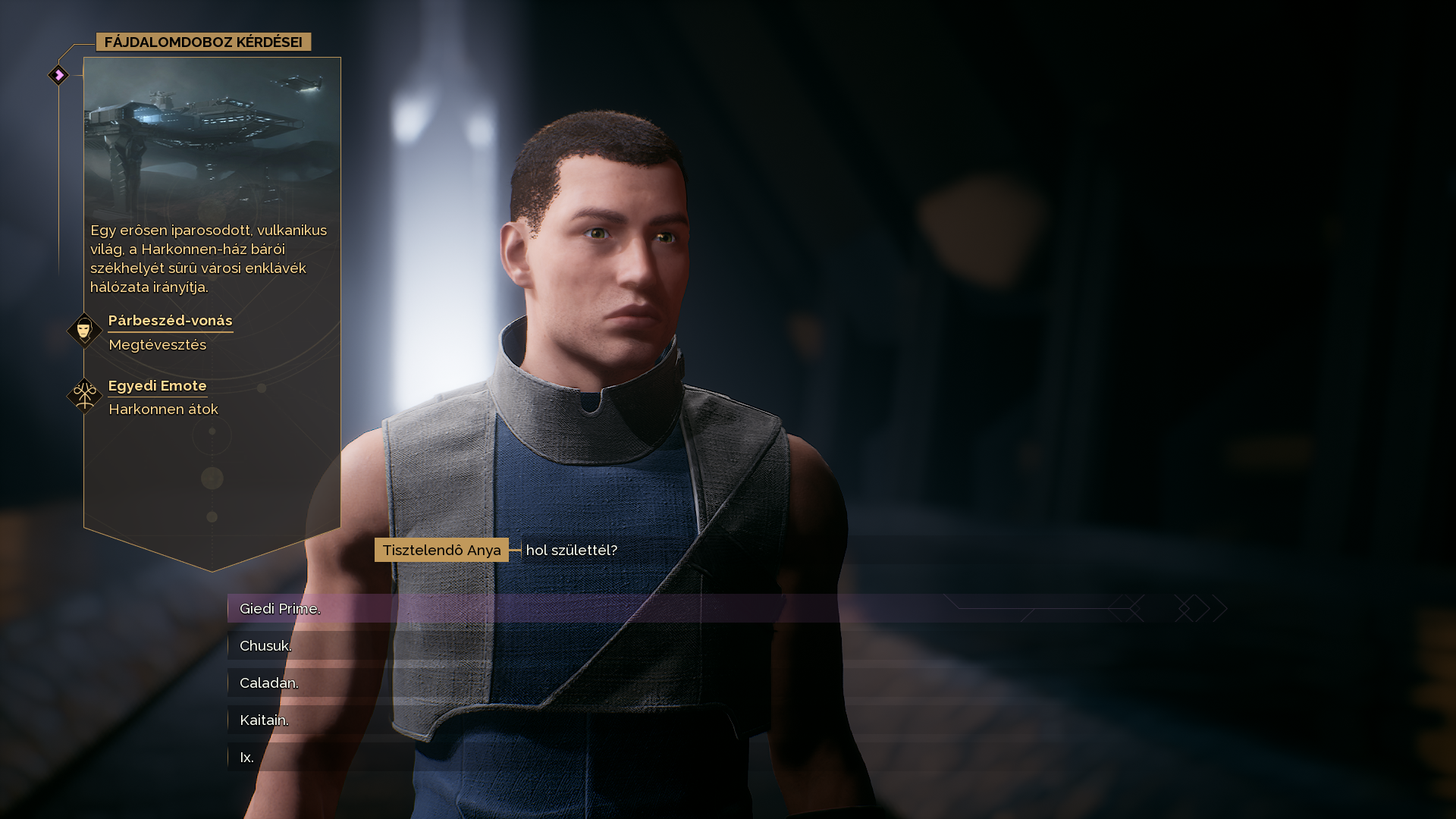Choose the Giedi Prime dialogue answer
This screenshot has width=1456, height=819.
coord(280,609)
